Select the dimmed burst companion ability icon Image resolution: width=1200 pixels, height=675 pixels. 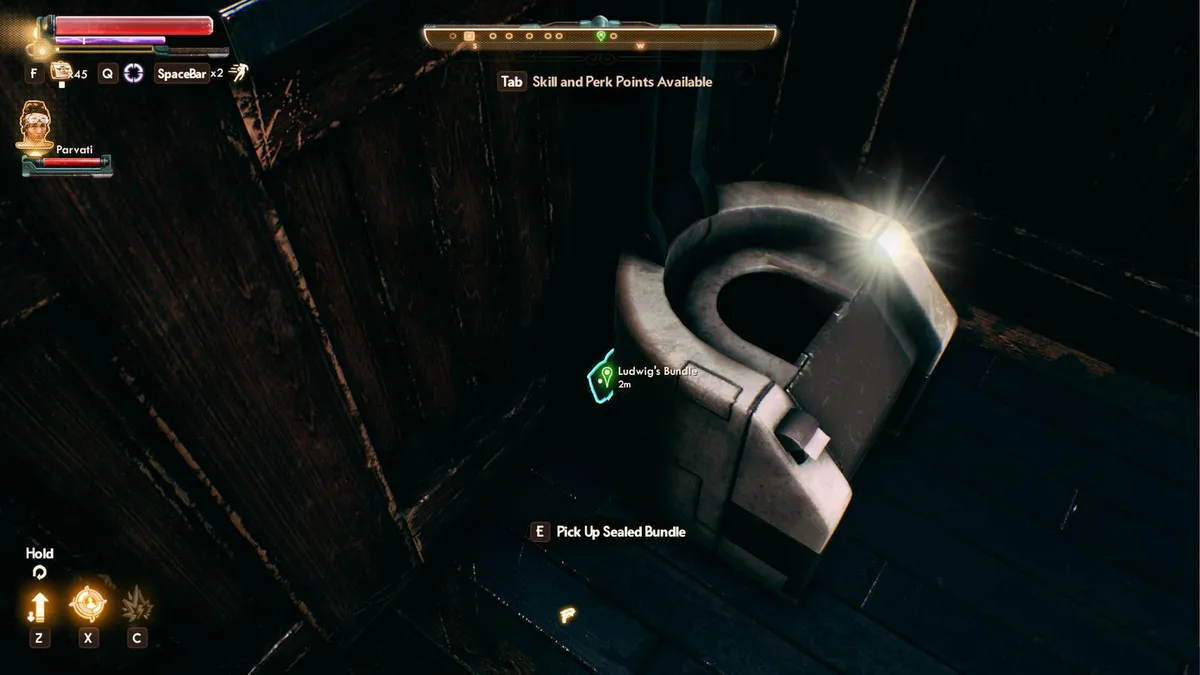(x=137, y=605)
